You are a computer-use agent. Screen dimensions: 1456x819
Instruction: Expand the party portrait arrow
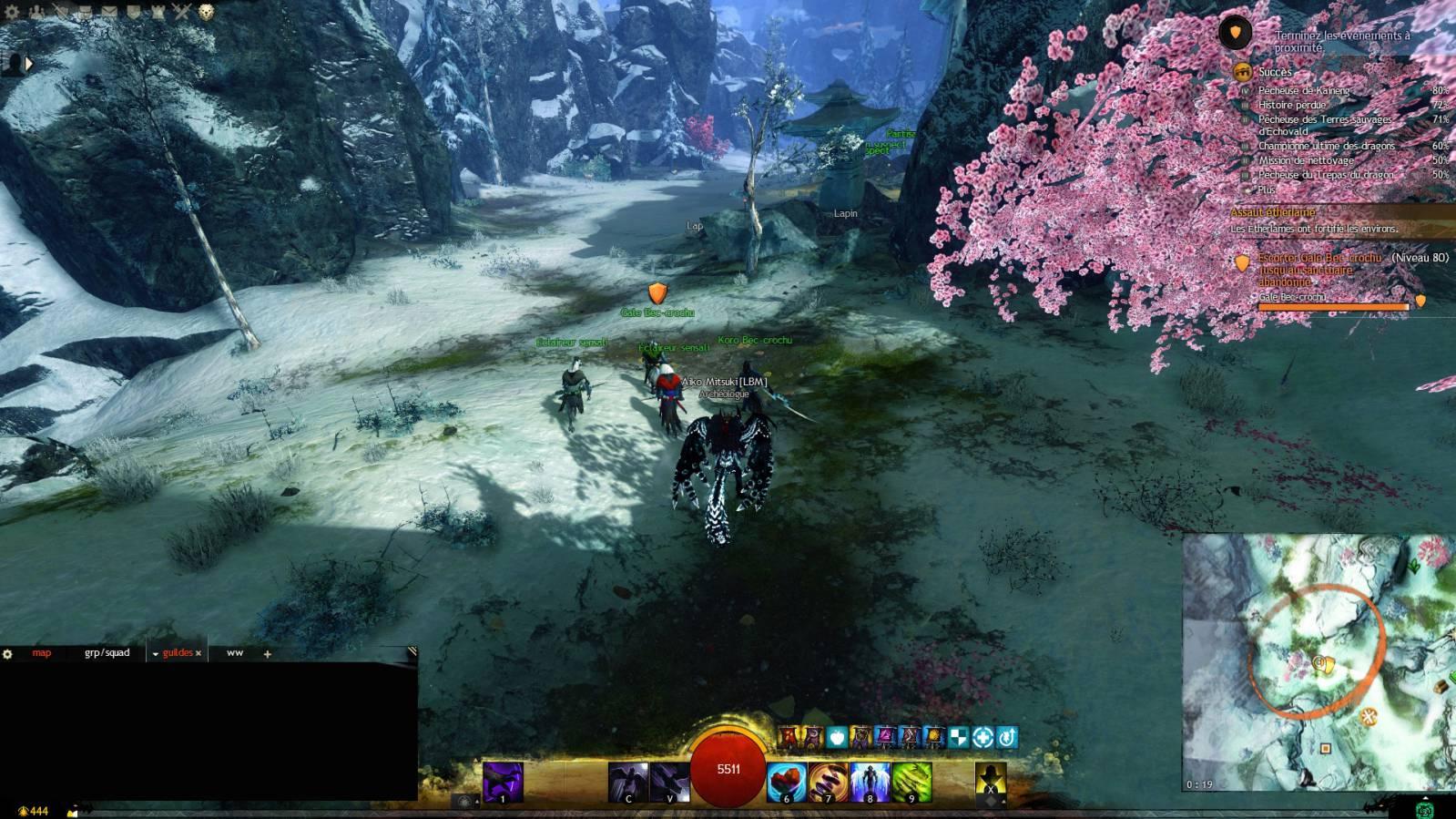(28, 64)
